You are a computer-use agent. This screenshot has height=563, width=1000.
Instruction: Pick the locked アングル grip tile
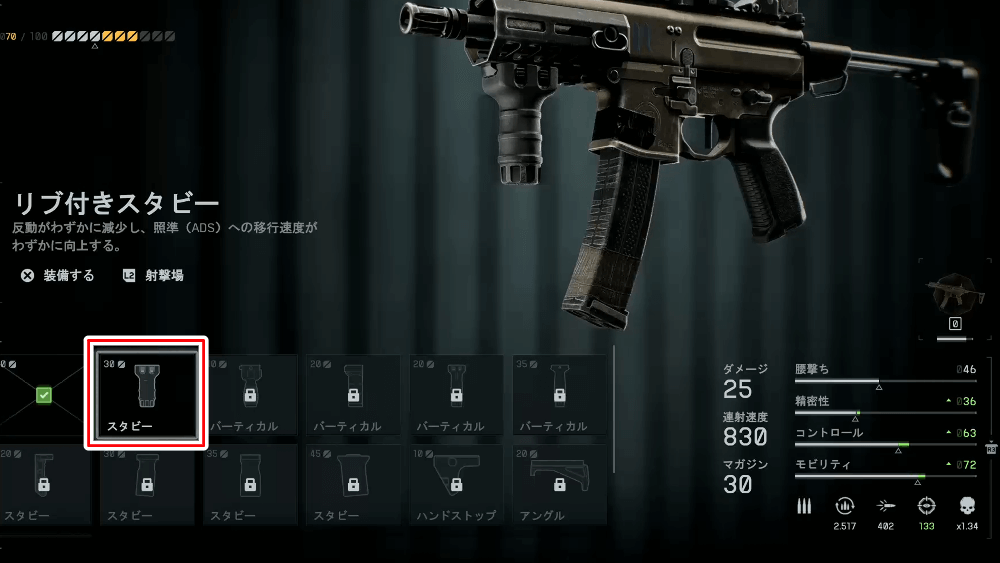tap(559, 484)
